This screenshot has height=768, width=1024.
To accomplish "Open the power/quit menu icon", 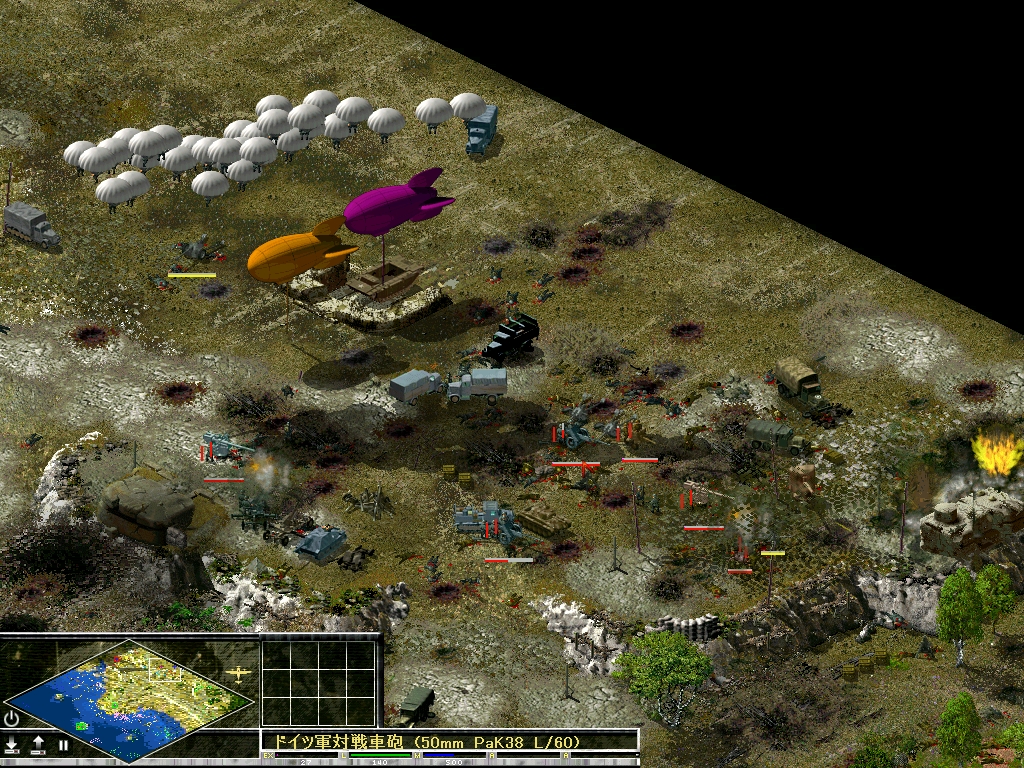I will (12, 718).
